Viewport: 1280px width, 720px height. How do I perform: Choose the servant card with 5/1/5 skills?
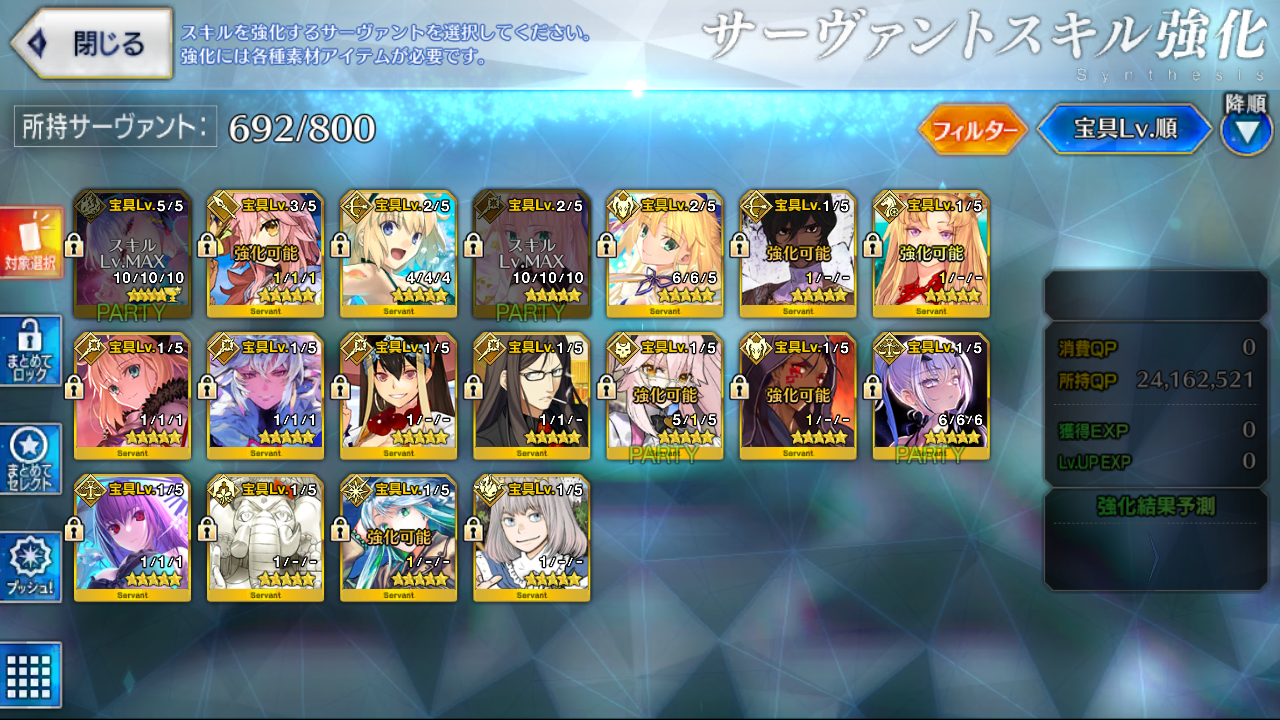pyautogui.click(x=665, y=397)
